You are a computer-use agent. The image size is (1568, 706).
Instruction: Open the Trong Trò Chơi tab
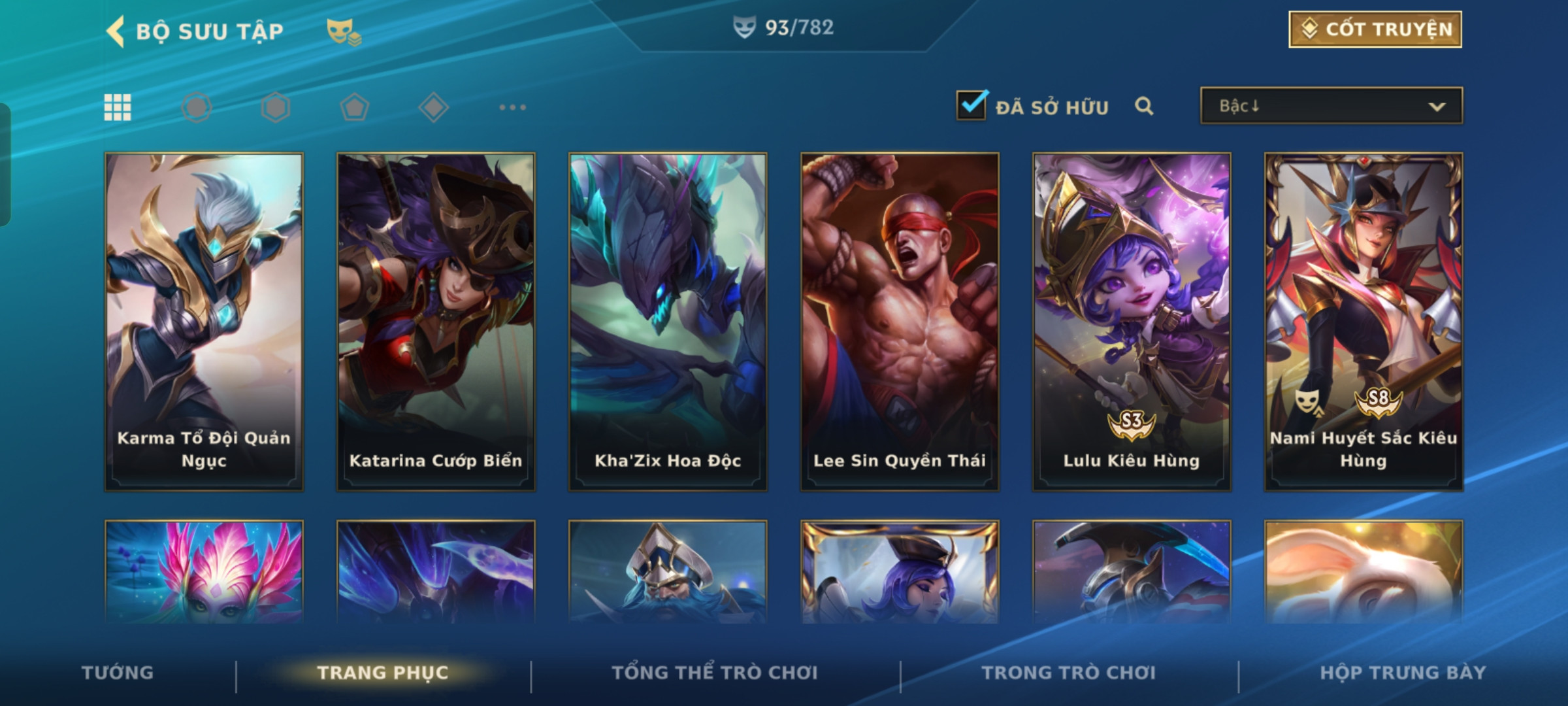click(1068, 673)
